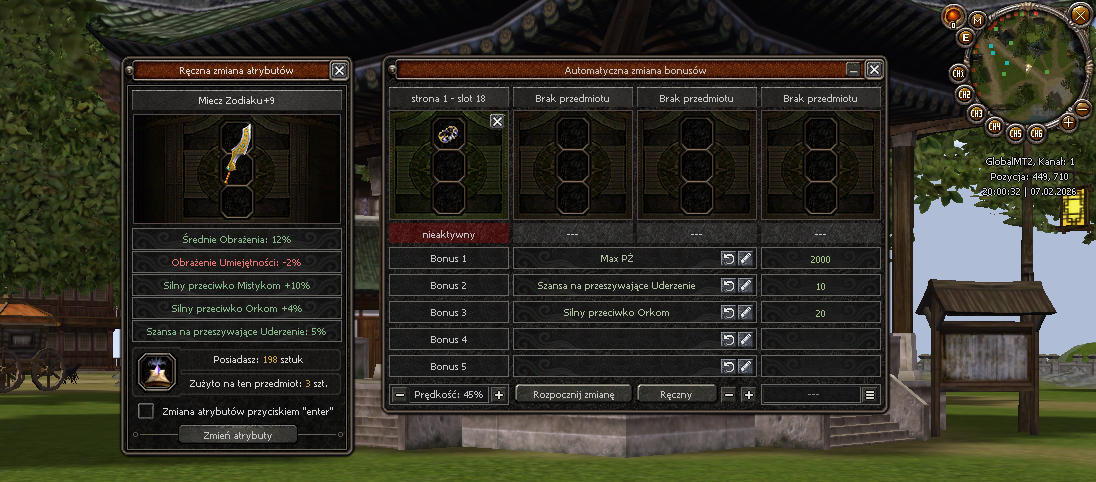Start the change with Rozpocznij zmianę

click(x=573, y=394)
